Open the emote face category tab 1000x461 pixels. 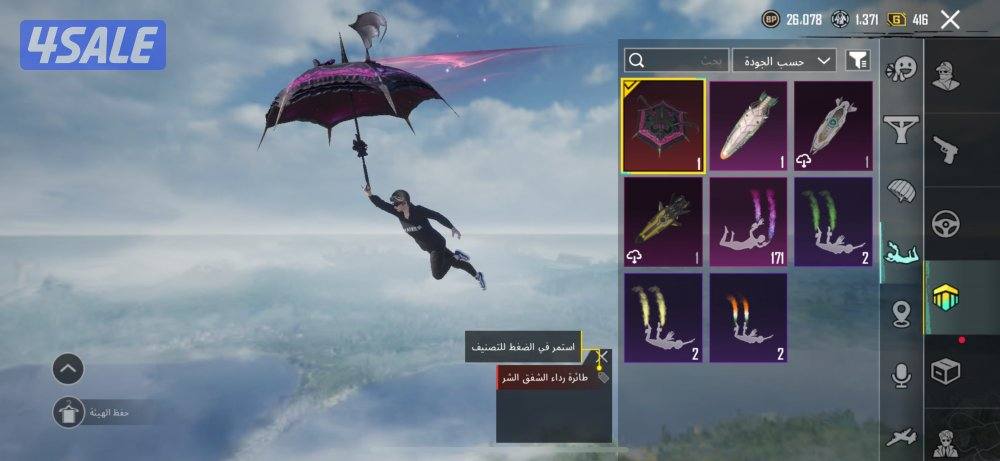tap(902, 70)
